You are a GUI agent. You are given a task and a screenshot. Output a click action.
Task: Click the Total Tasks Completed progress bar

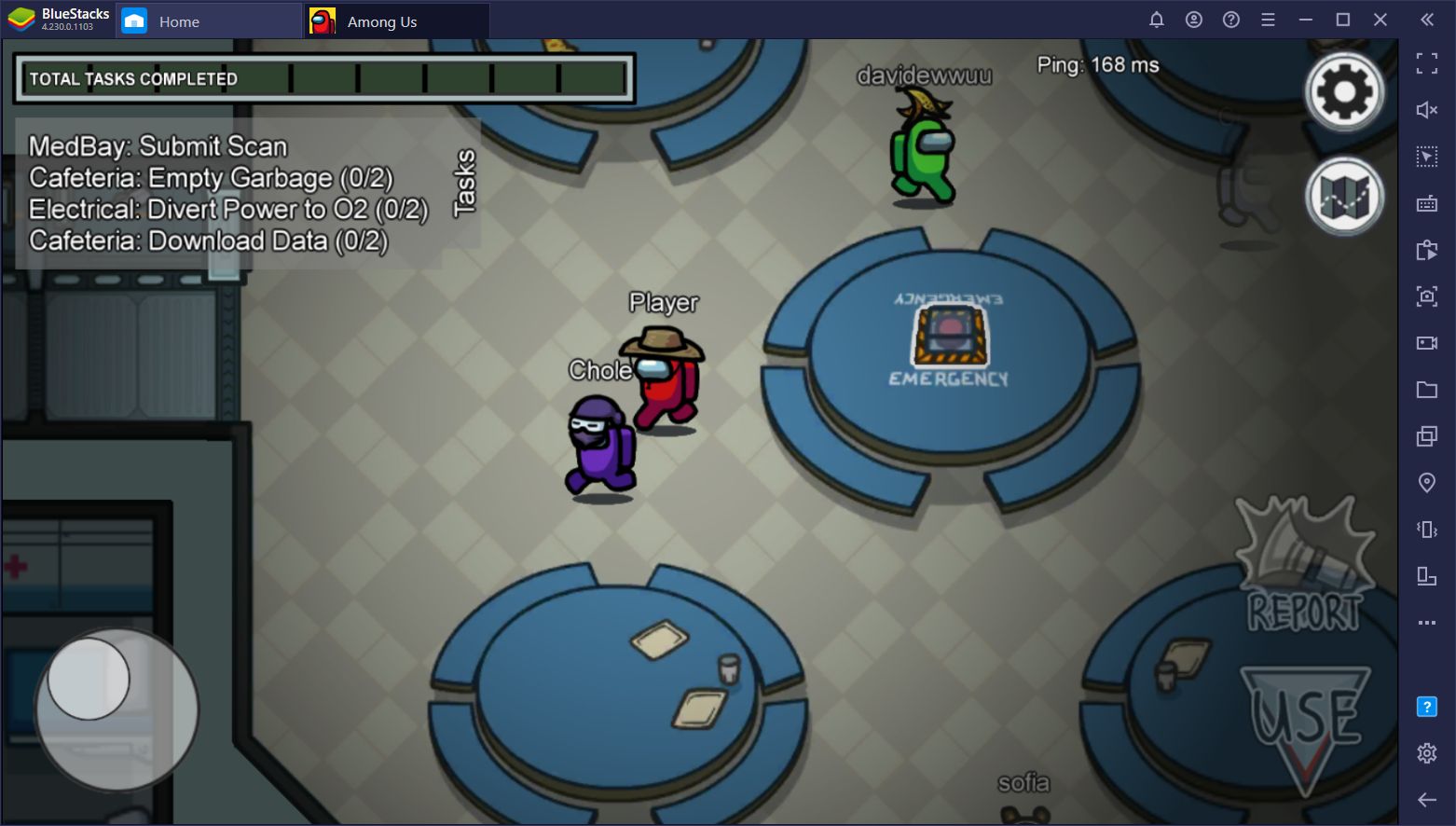coord(326,78)
